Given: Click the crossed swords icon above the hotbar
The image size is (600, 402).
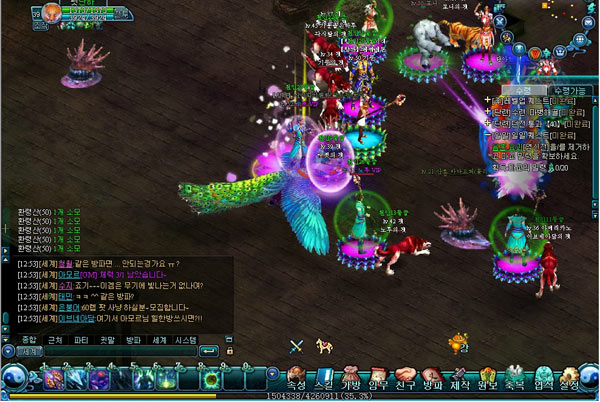Looking at the screenshot, I should click(296, 347).
